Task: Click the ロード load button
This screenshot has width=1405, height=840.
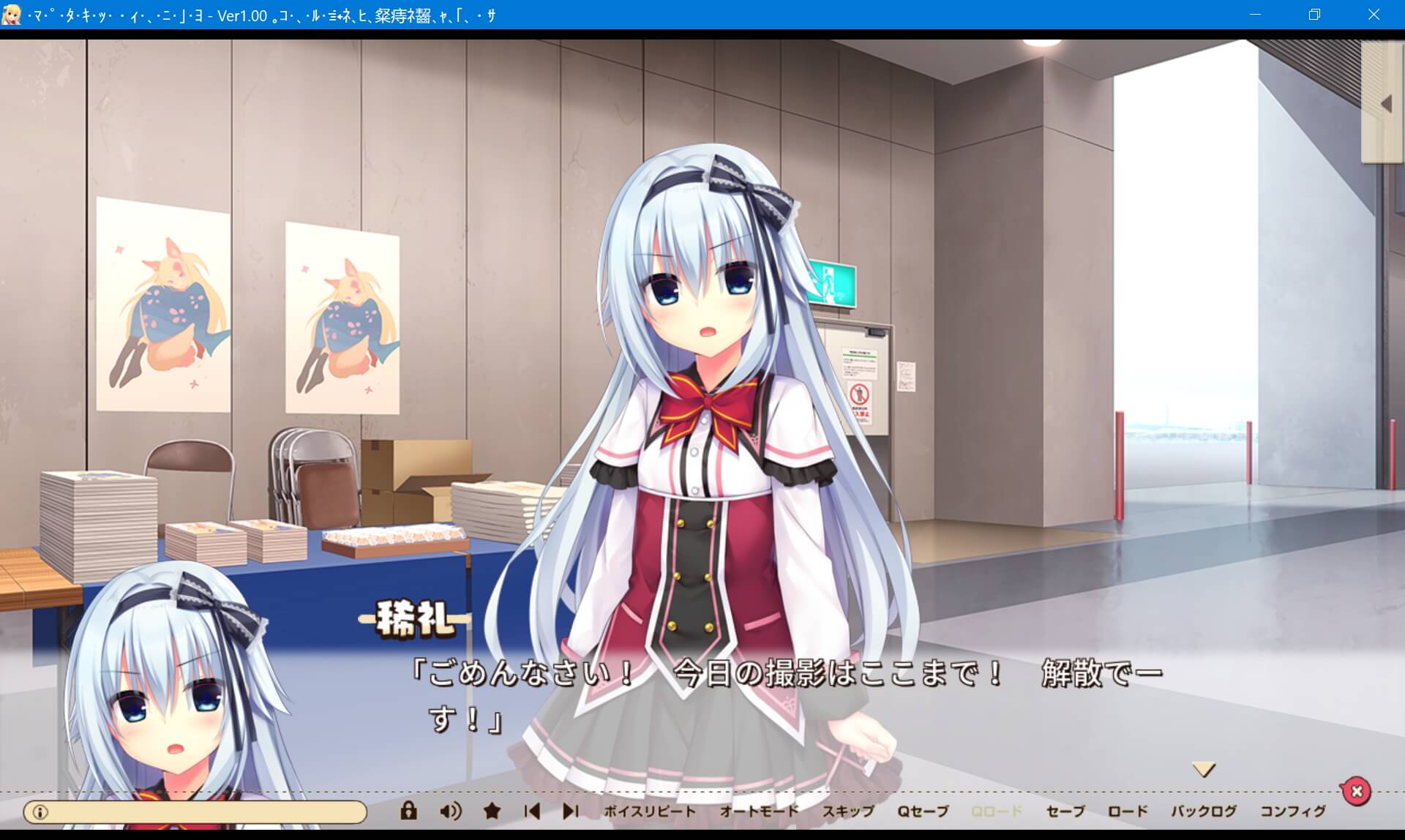Action: 1129,811
